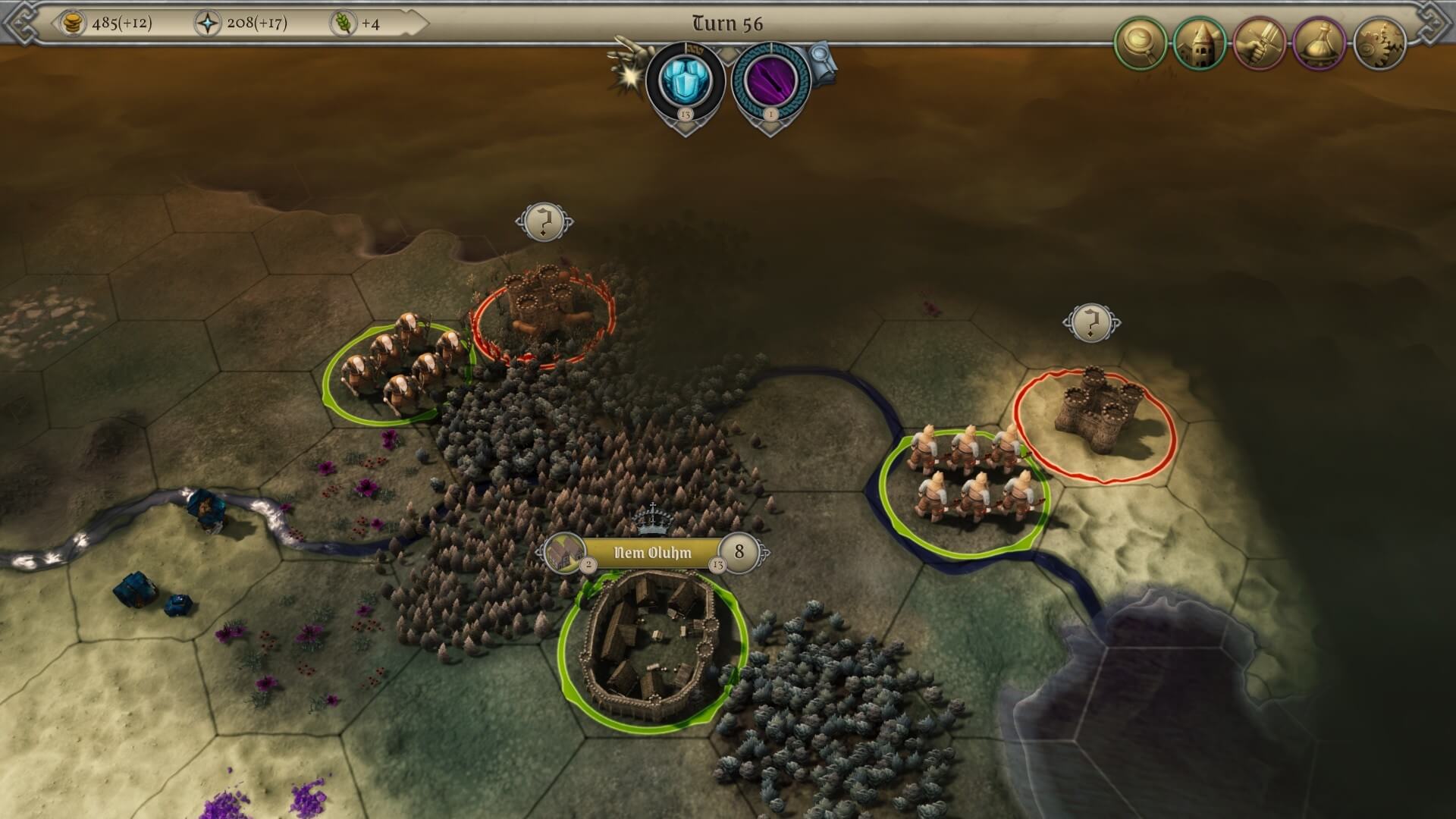Click the question marker above orange-ringed fortress
1456x819 pixels.
(544, 222)
